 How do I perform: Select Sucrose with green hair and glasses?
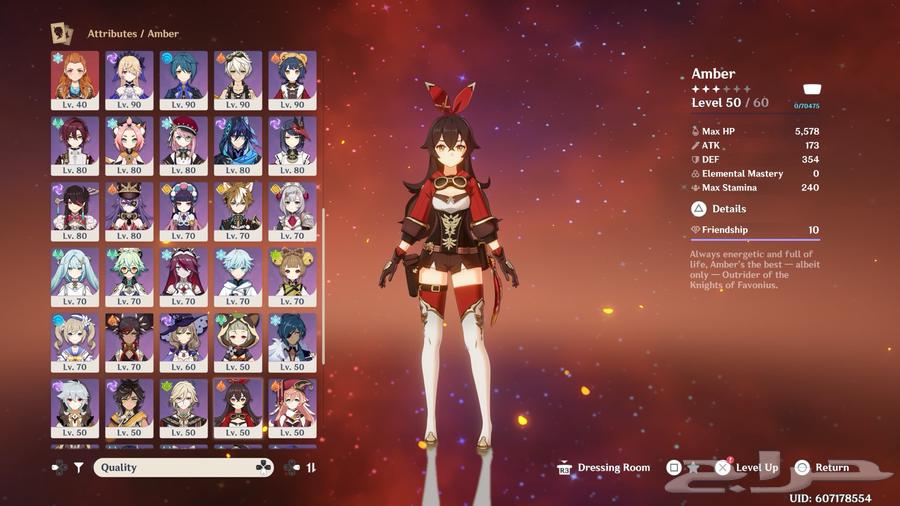(130, 277)
